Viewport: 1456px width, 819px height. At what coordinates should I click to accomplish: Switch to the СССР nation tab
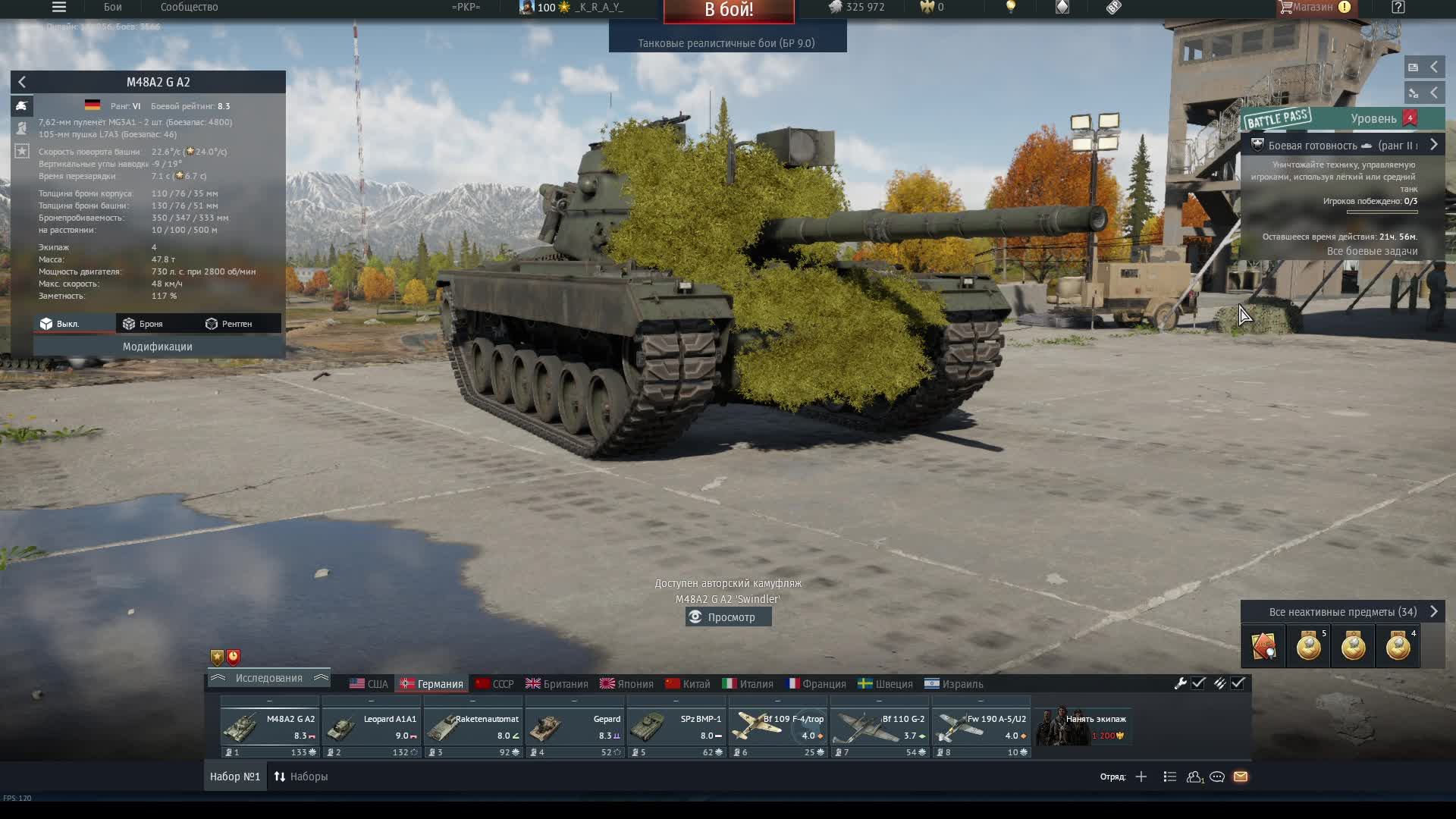pyautogui.click(x=496, y=683)
